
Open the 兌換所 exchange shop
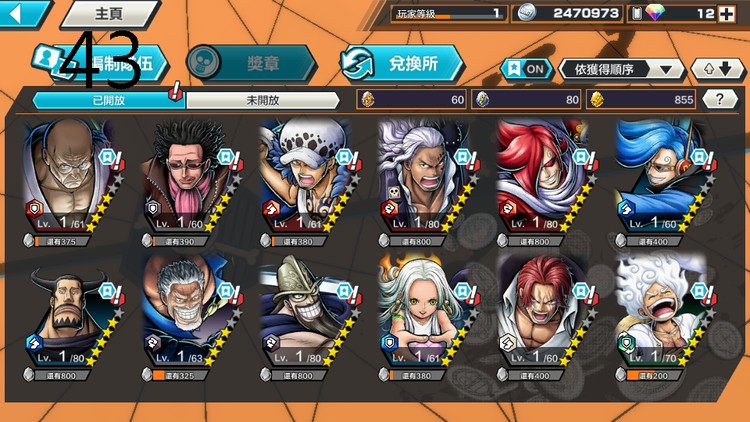click(402, 63)
